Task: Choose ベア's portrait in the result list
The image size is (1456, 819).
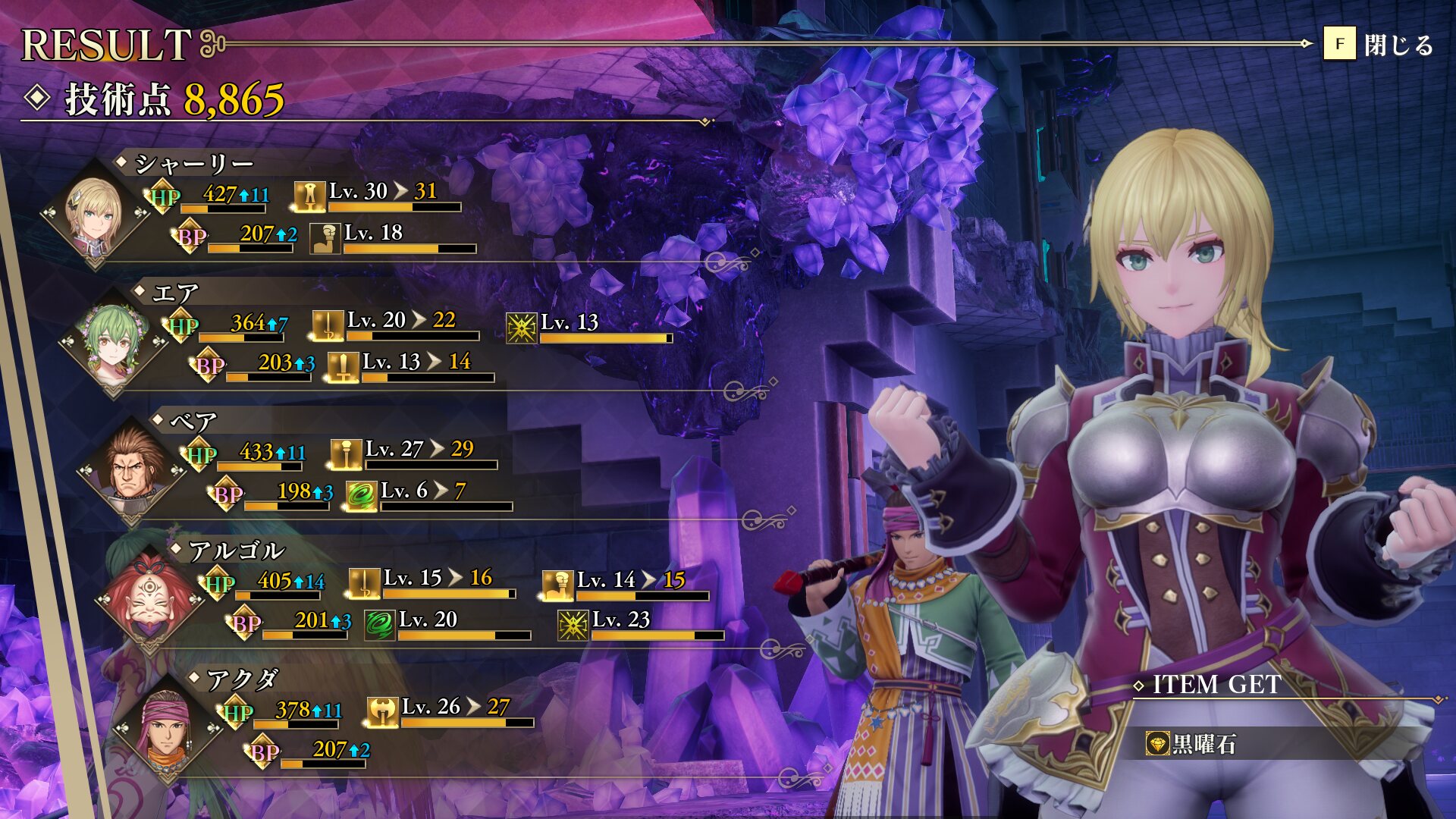Action: 132,472
